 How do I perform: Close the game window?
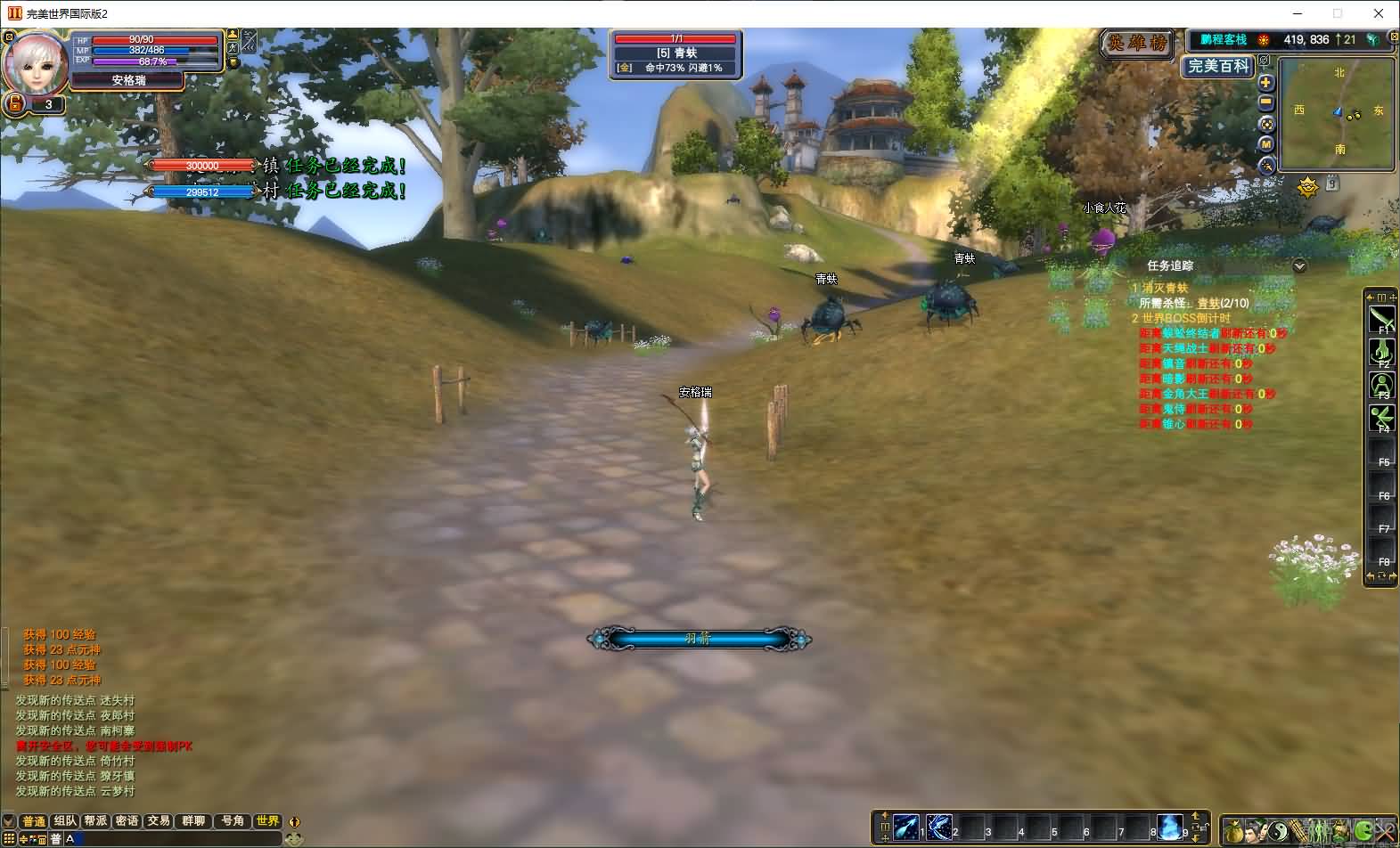tap(1380, 13)
